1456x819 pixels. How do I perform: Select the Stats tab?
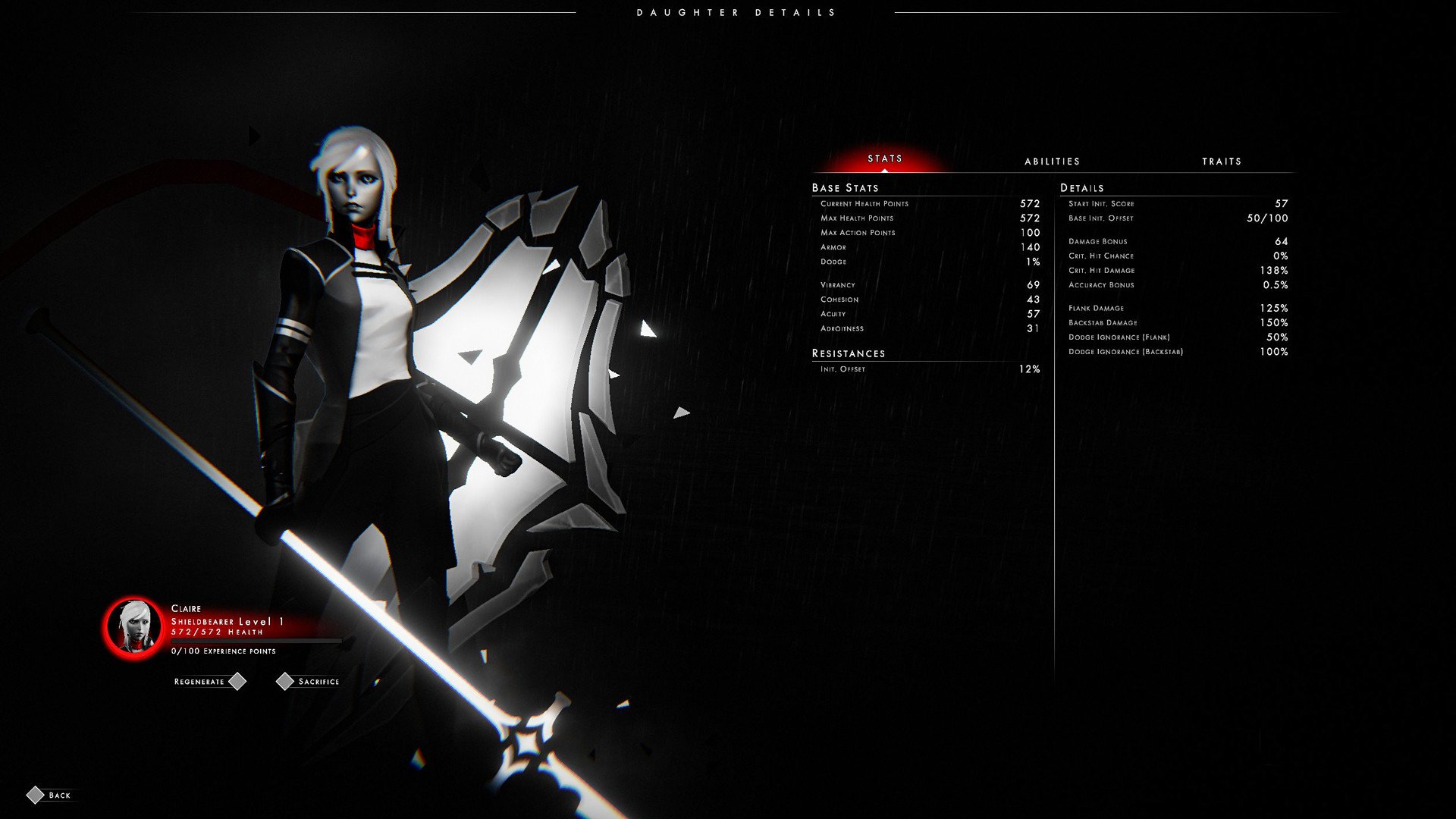point(885,158)
